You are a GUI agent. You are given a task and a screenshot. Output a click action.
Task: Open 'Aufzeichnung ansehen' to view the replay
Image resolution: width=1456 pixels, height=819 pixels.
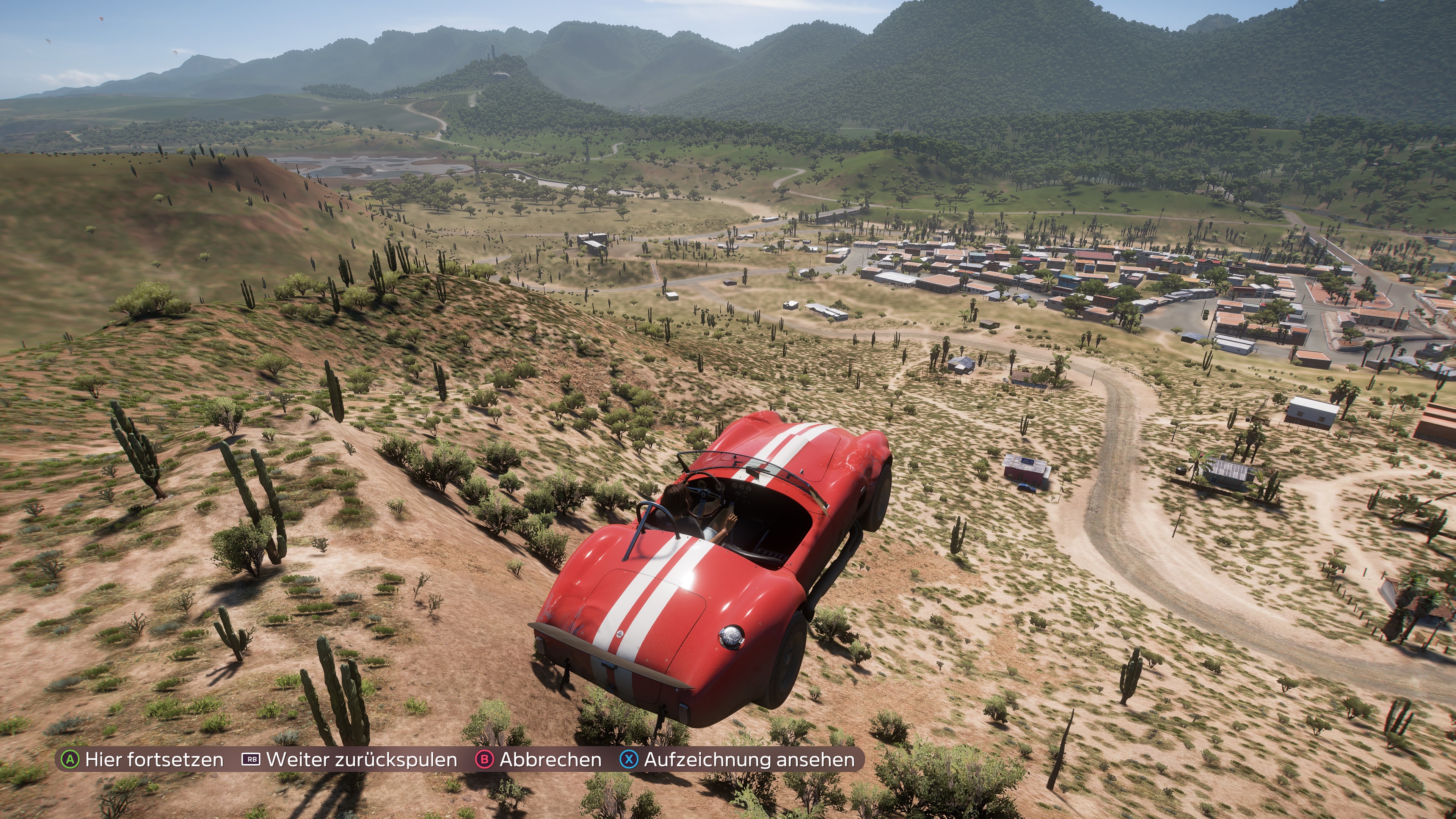pos(738,759)
